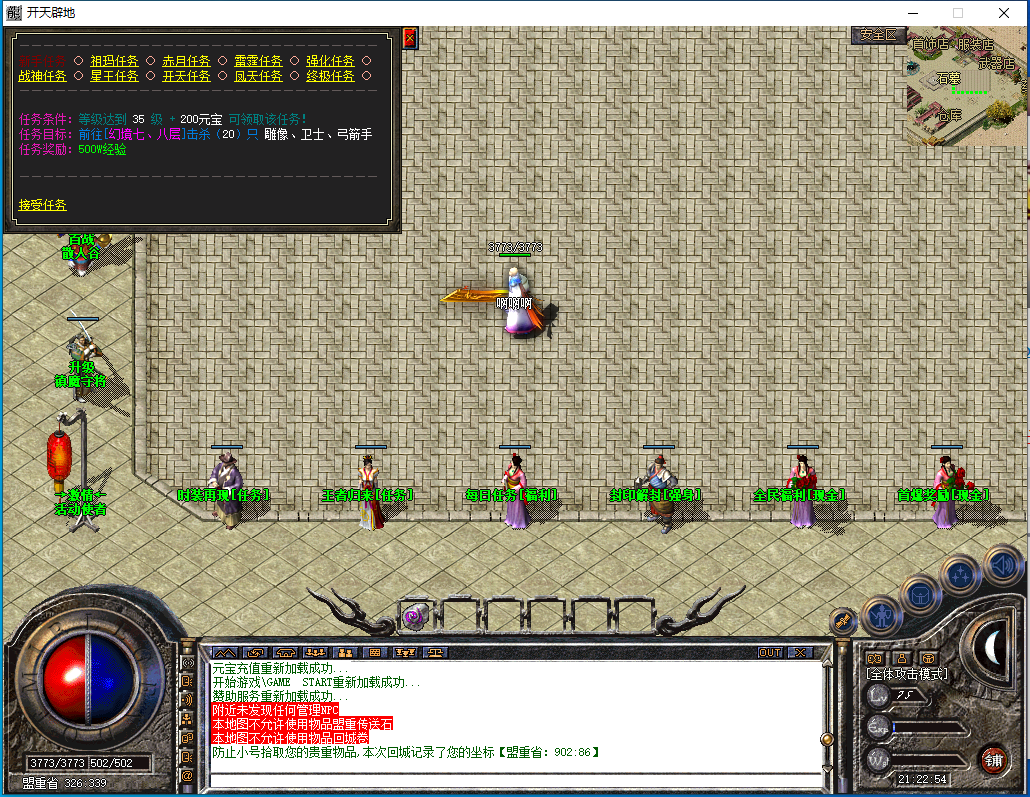
Task: Open the 战神任务 quest link
Action: coord(42,76)
